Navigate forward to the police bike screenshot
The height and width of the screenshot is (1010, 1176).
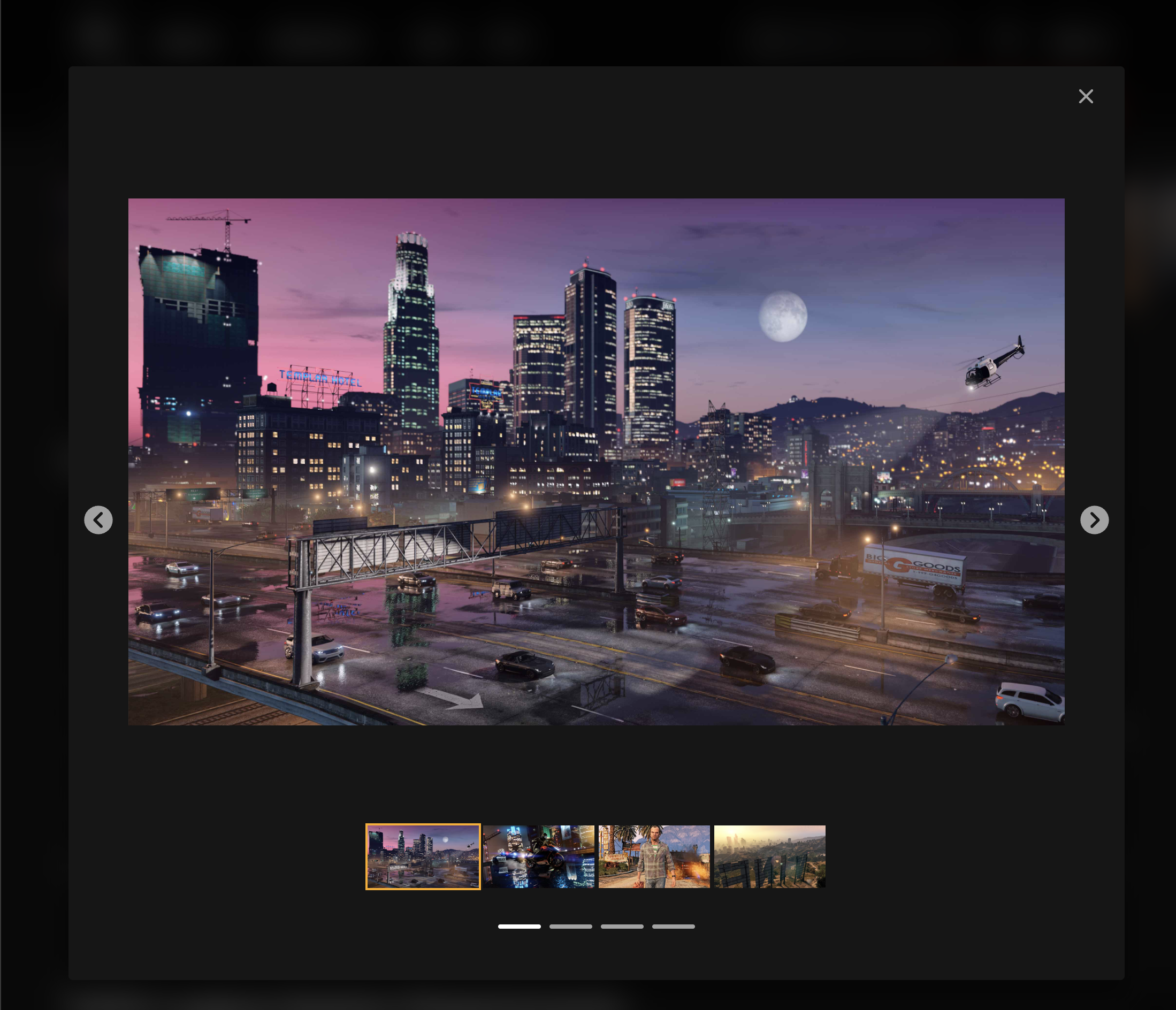pyautogui.click(x=1095, y=521)
